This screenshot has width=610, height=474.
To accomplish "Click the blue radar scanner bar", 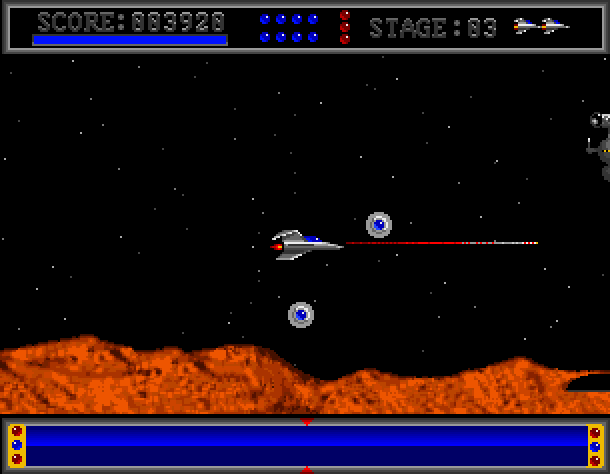I will click(x=305, y=445).
